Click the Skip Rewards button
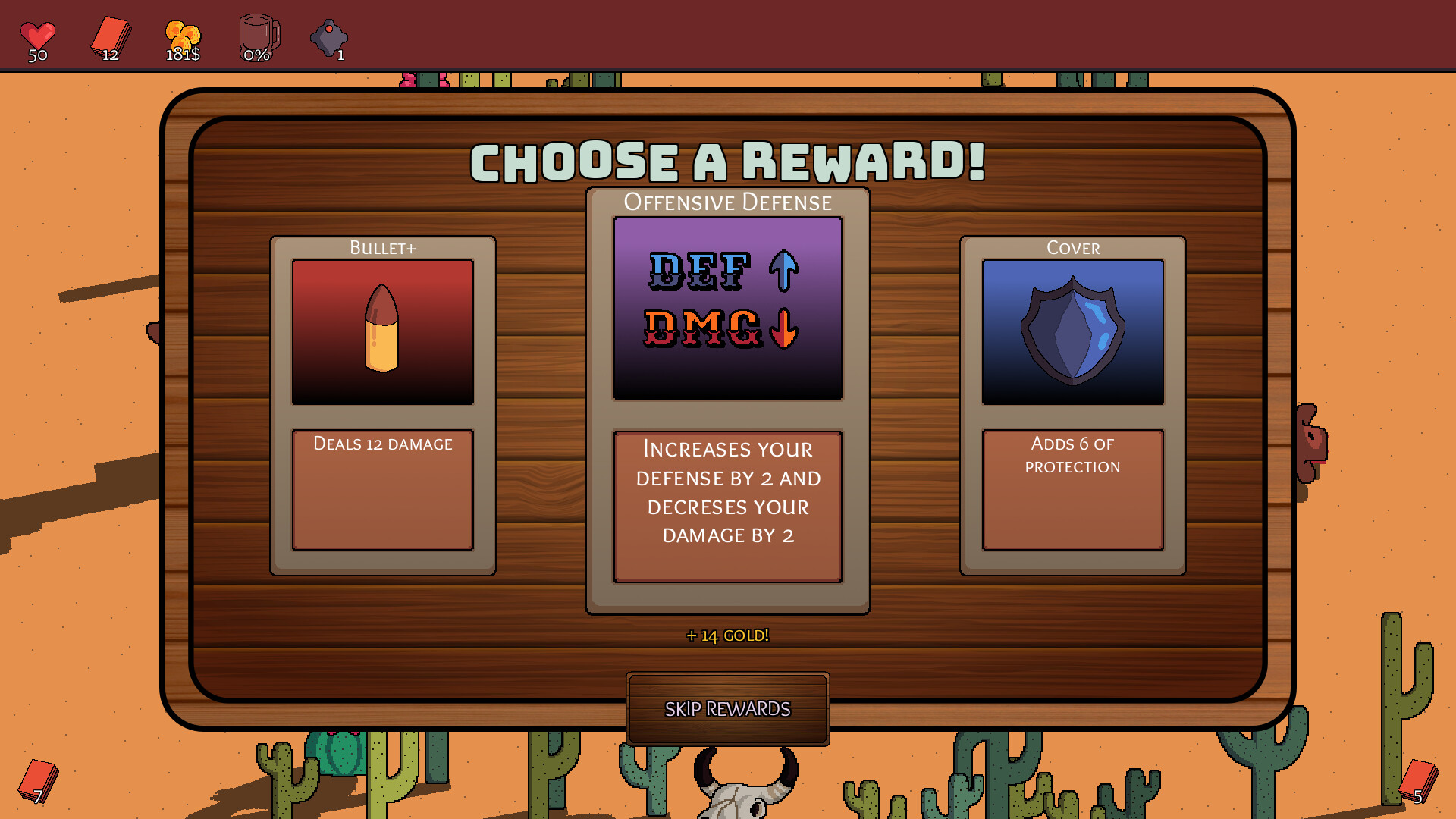 click(x=727, y=710)
